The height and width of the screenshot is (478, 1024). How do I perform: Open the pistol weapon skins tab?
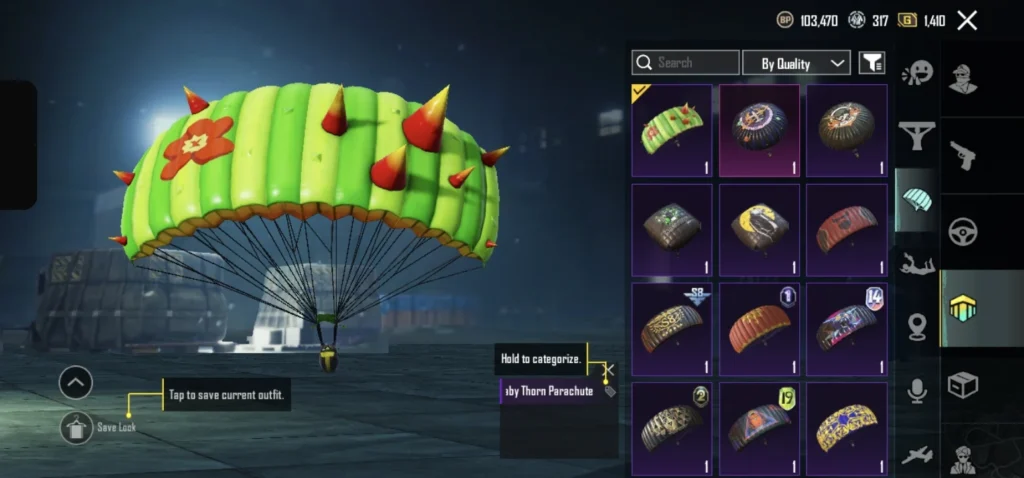pos(963,154)
